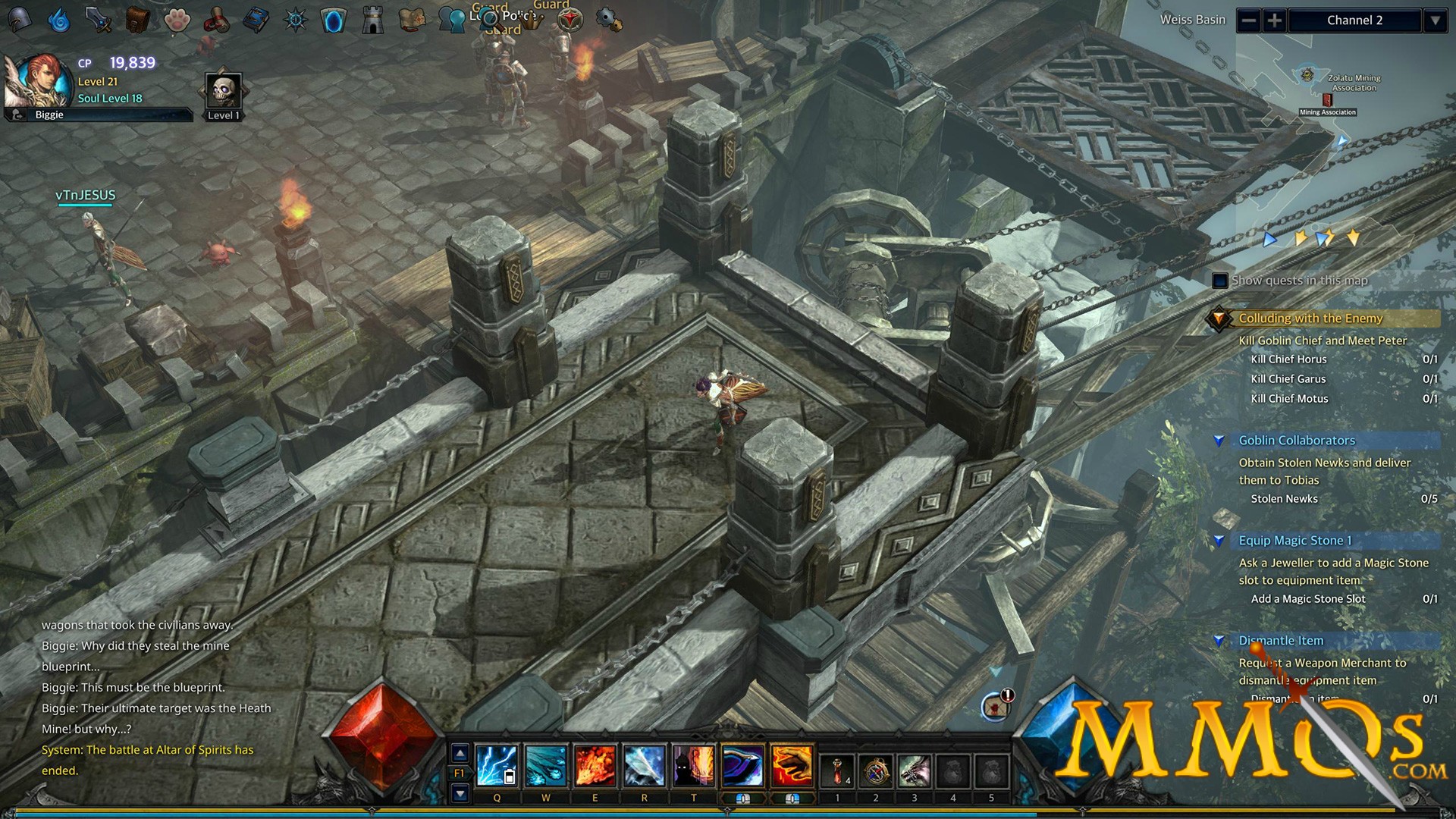Open the dungeon portal icon
The image size is (1456, 819).
click(x=334, y=20)
